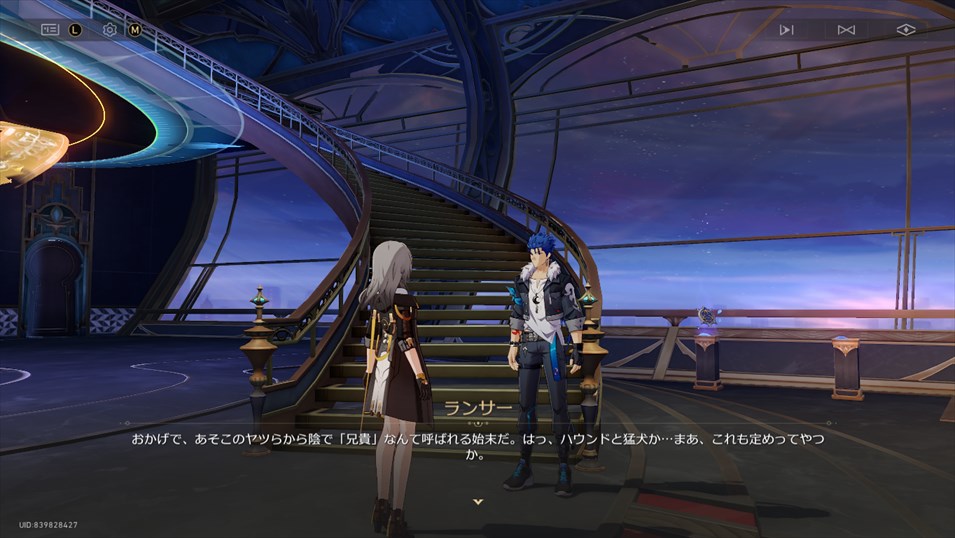Hide the interface with the eye icon
The image size is (955, 538).
pyautogui.click(x=906, y=30)
